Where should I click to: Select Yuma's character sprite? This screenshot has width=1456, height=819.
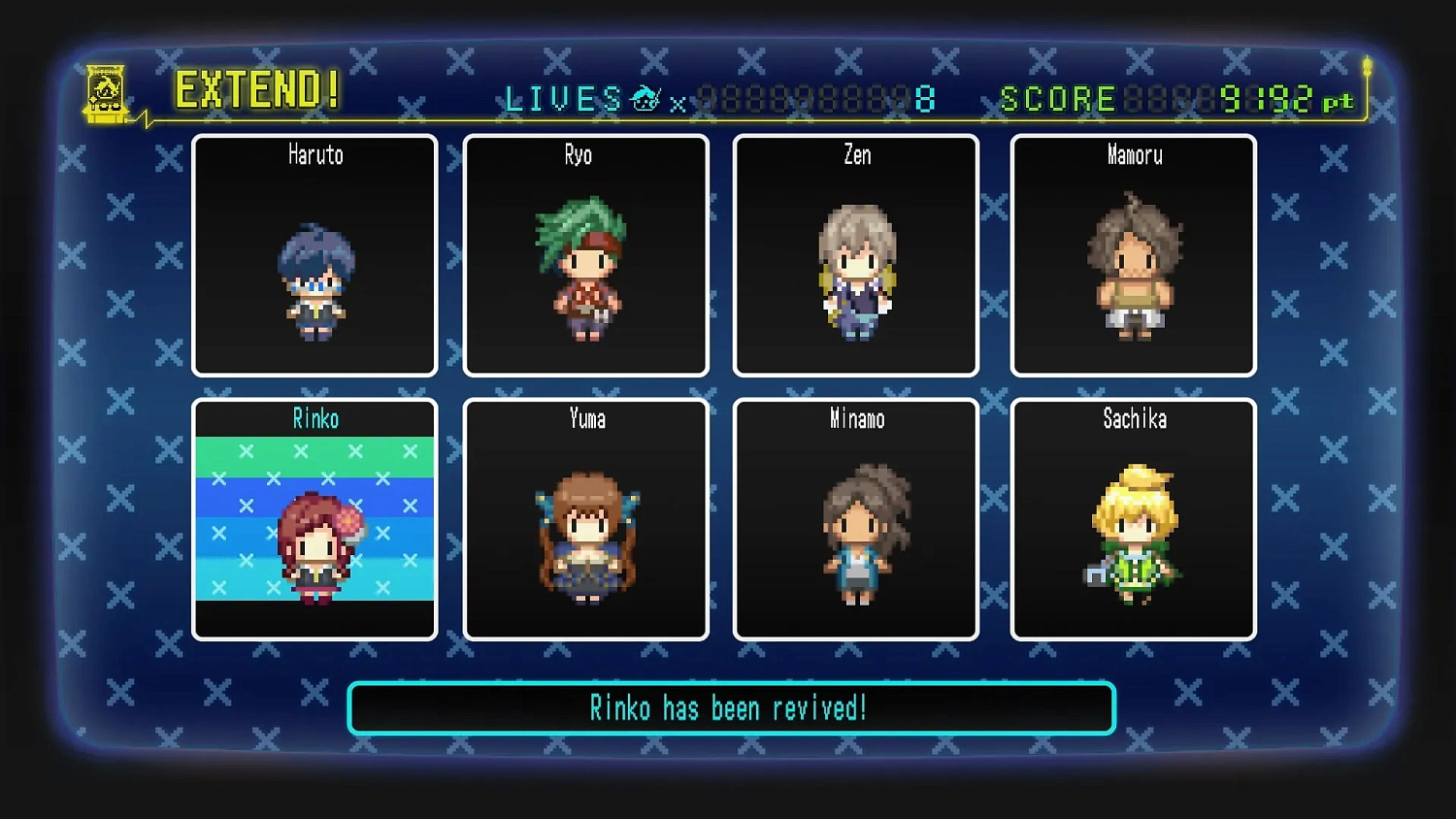(585, 539)
